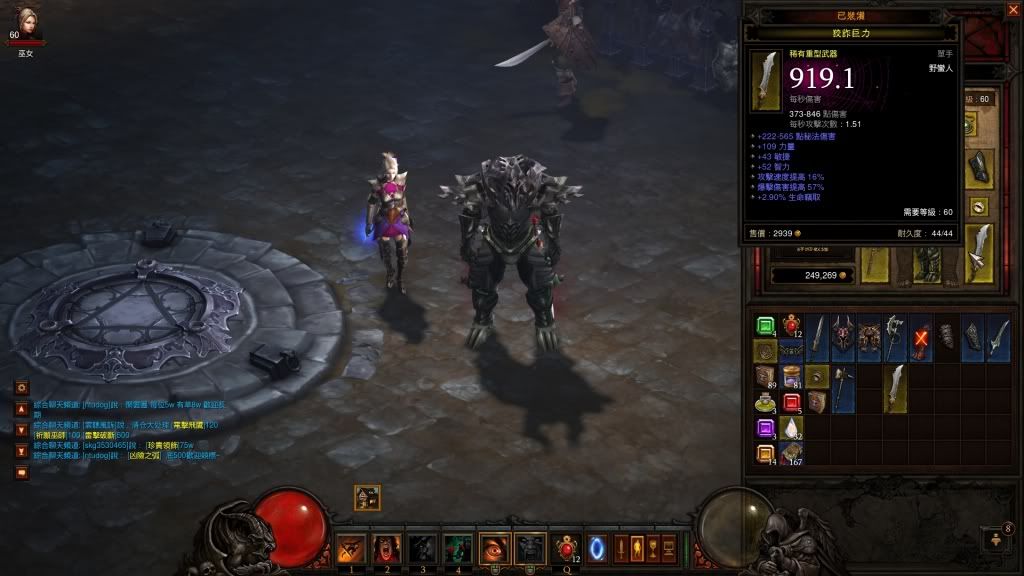
Task: Pick the yellow potion flask in inventory
Action: coord(765,403)
